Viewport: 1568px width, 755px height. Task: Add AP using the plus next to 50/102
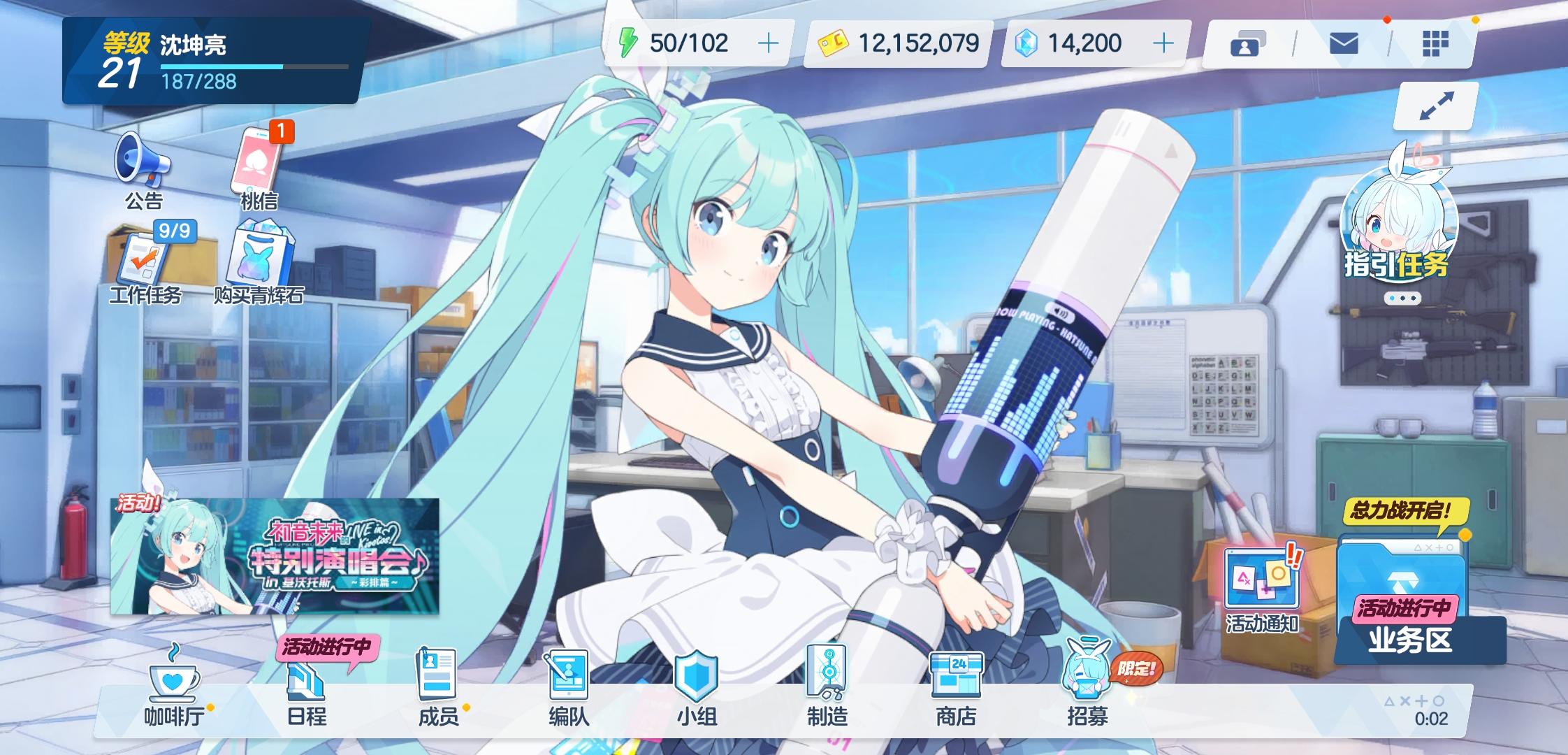770,43
